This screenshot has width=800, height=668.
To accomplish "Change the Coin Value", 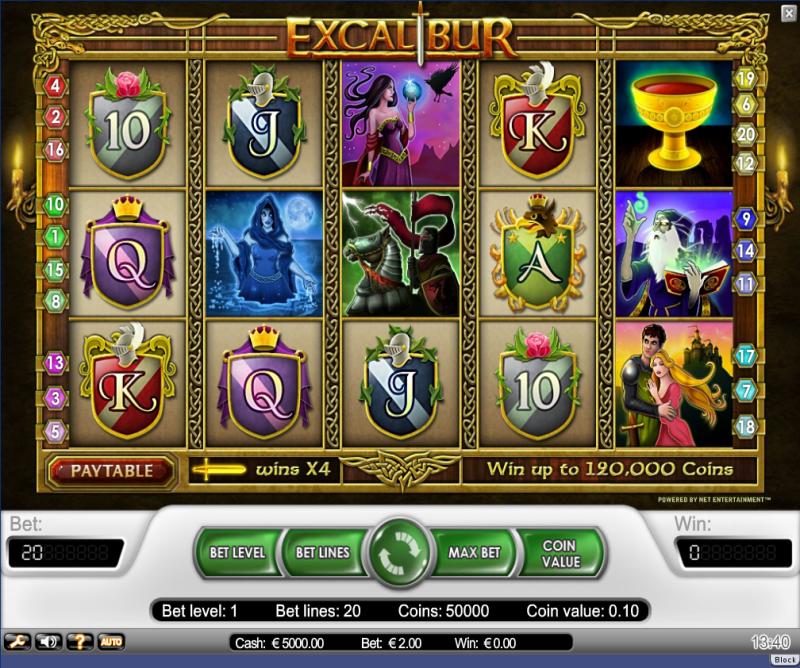I will click(x=559, y=553).
